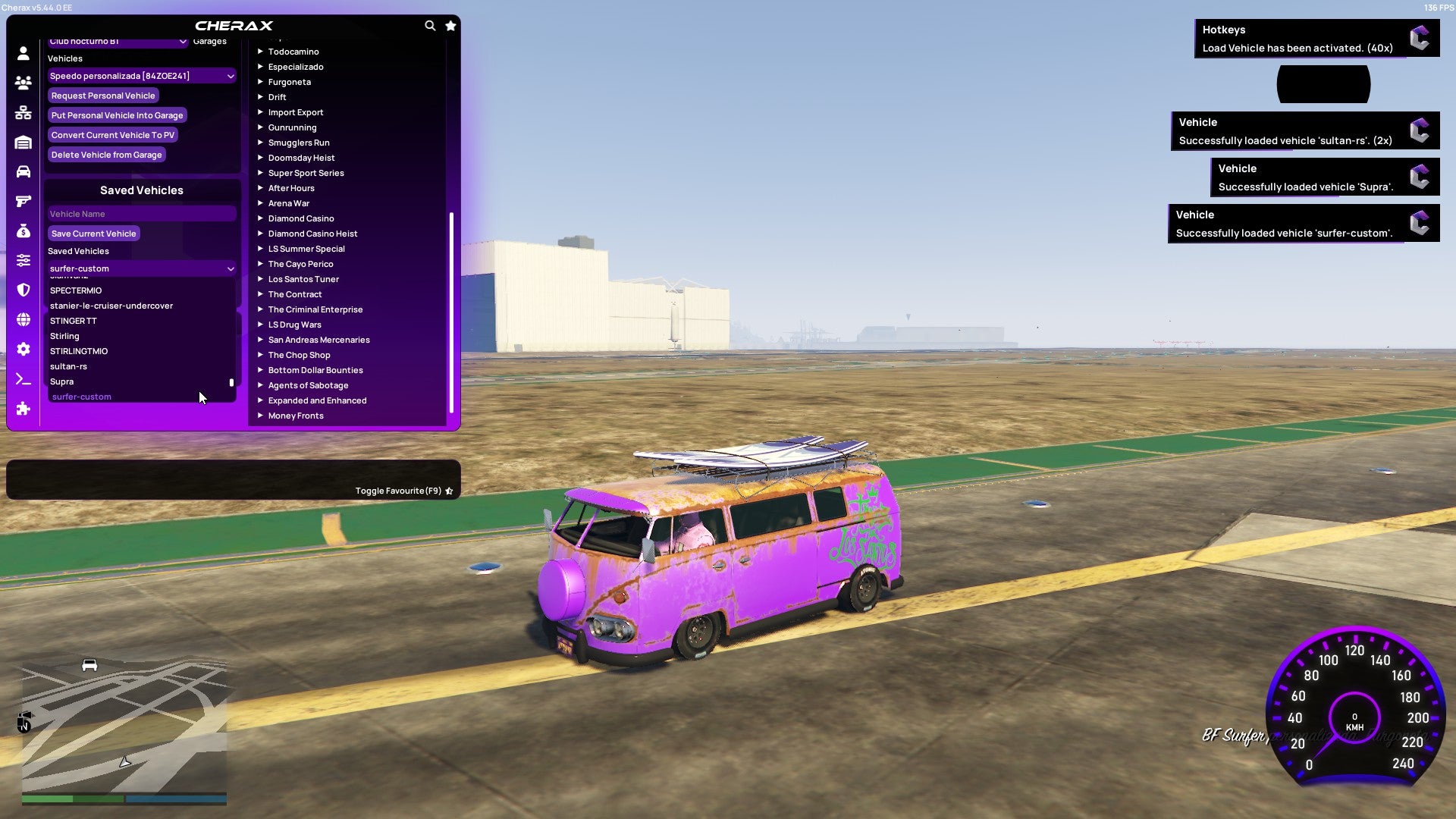Select sultan-rs from saved vehicles
1456x819 pixels.
pos(68,366)
